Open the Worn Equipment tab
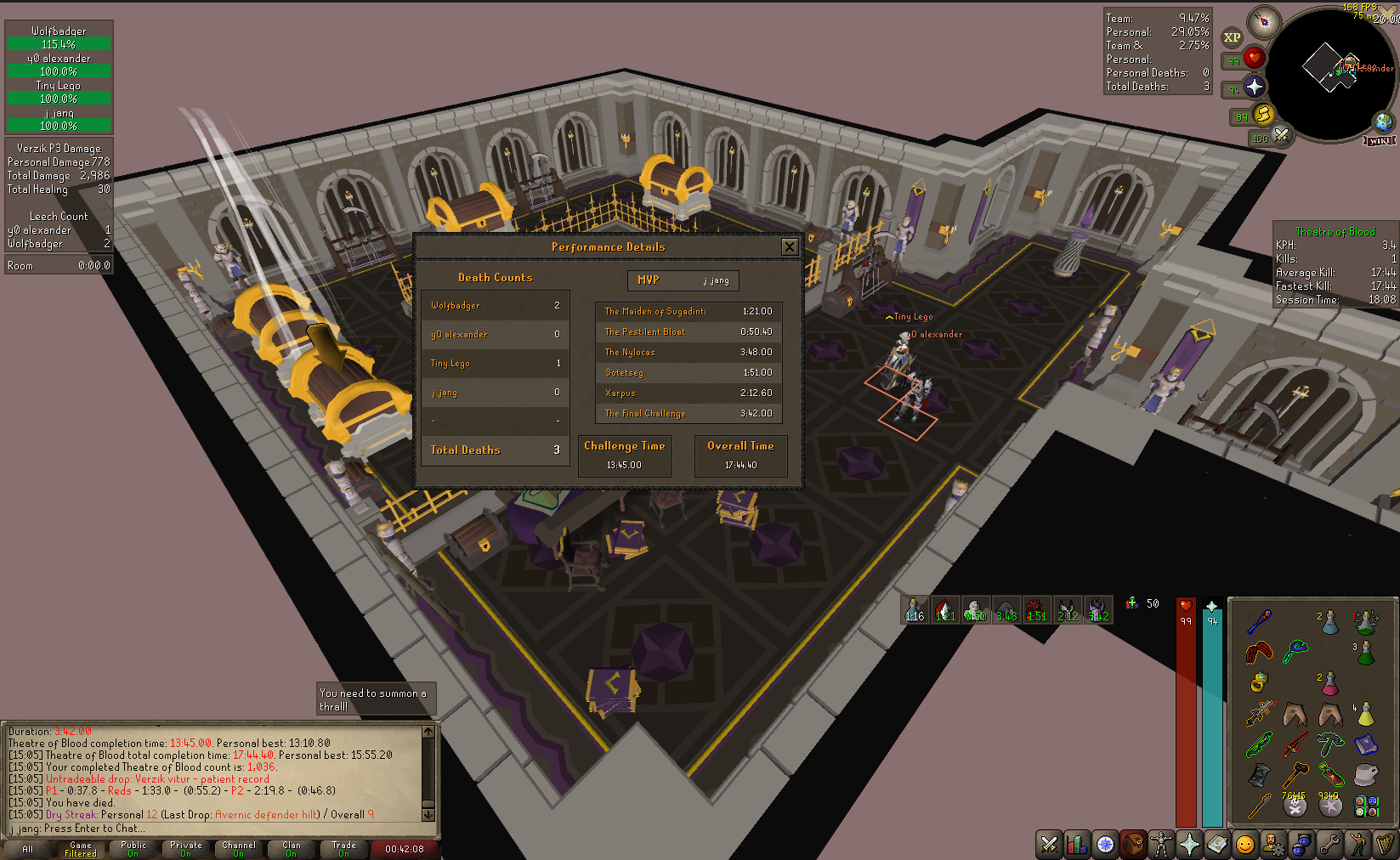 click(1161, 844)
